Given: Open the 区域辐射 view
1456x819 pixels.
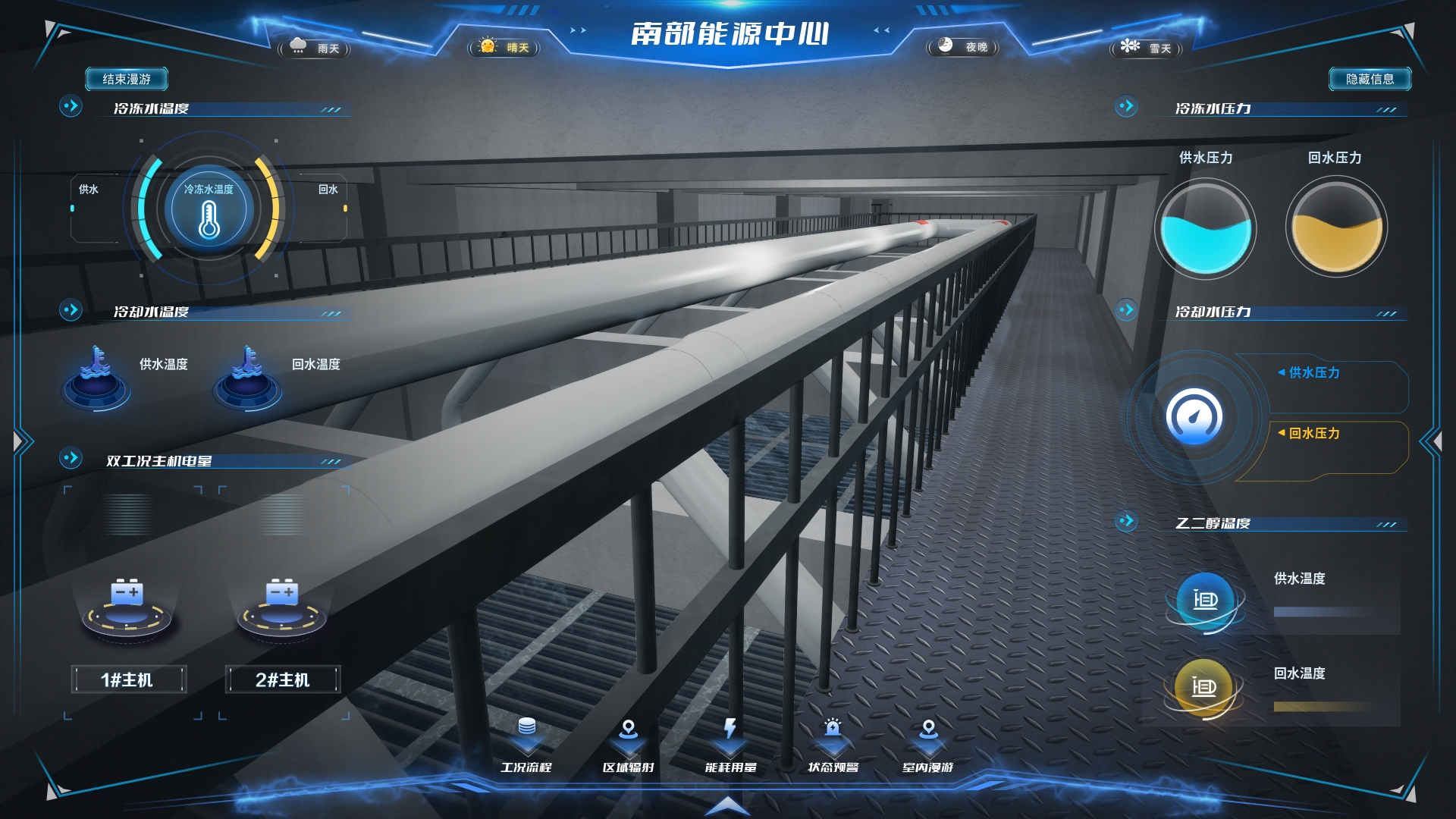Looking at the screenshot, I should point(628,744).
